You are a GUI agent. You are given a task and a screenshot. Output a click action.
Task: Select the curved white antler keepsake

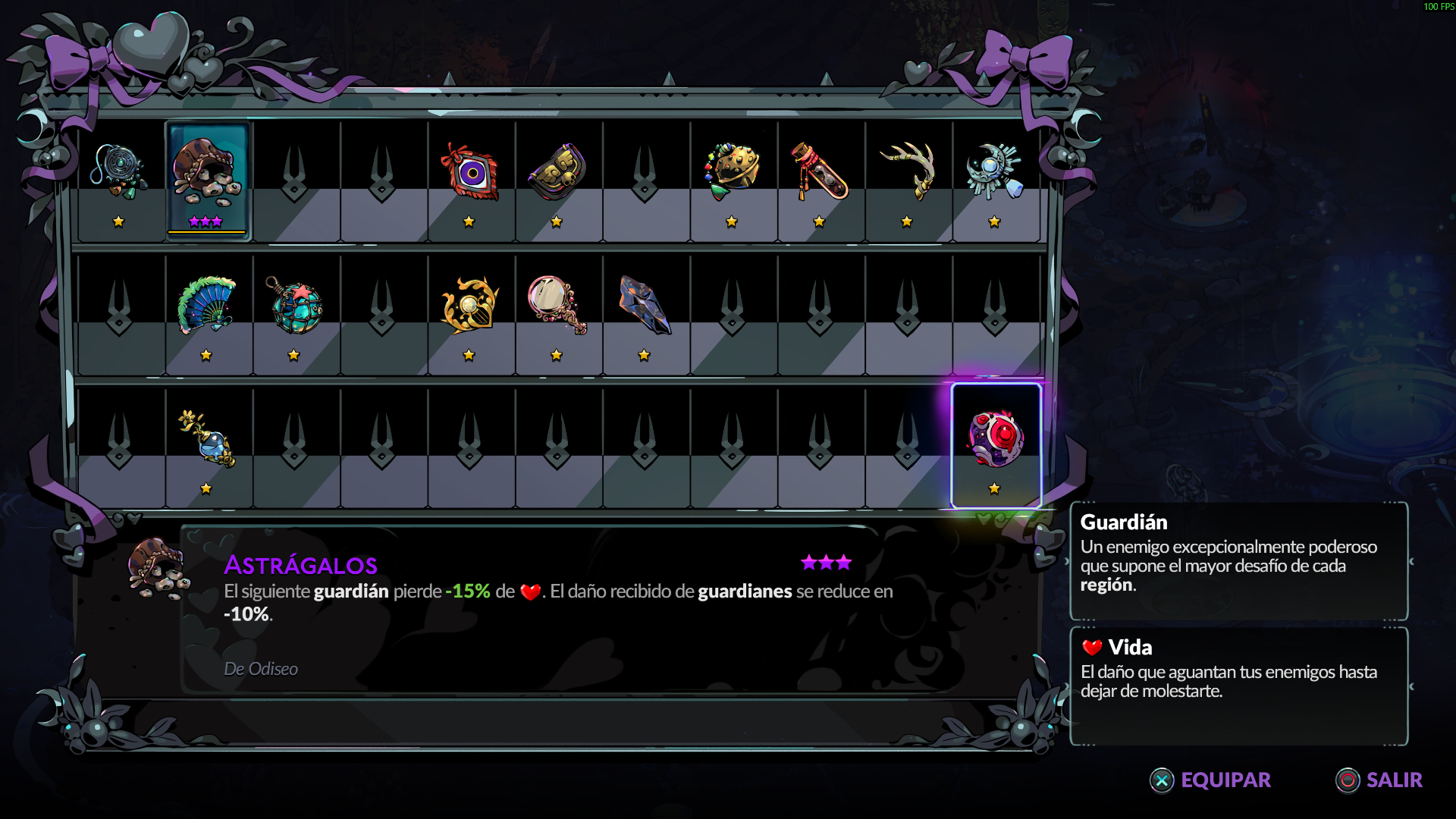[907, 171]
